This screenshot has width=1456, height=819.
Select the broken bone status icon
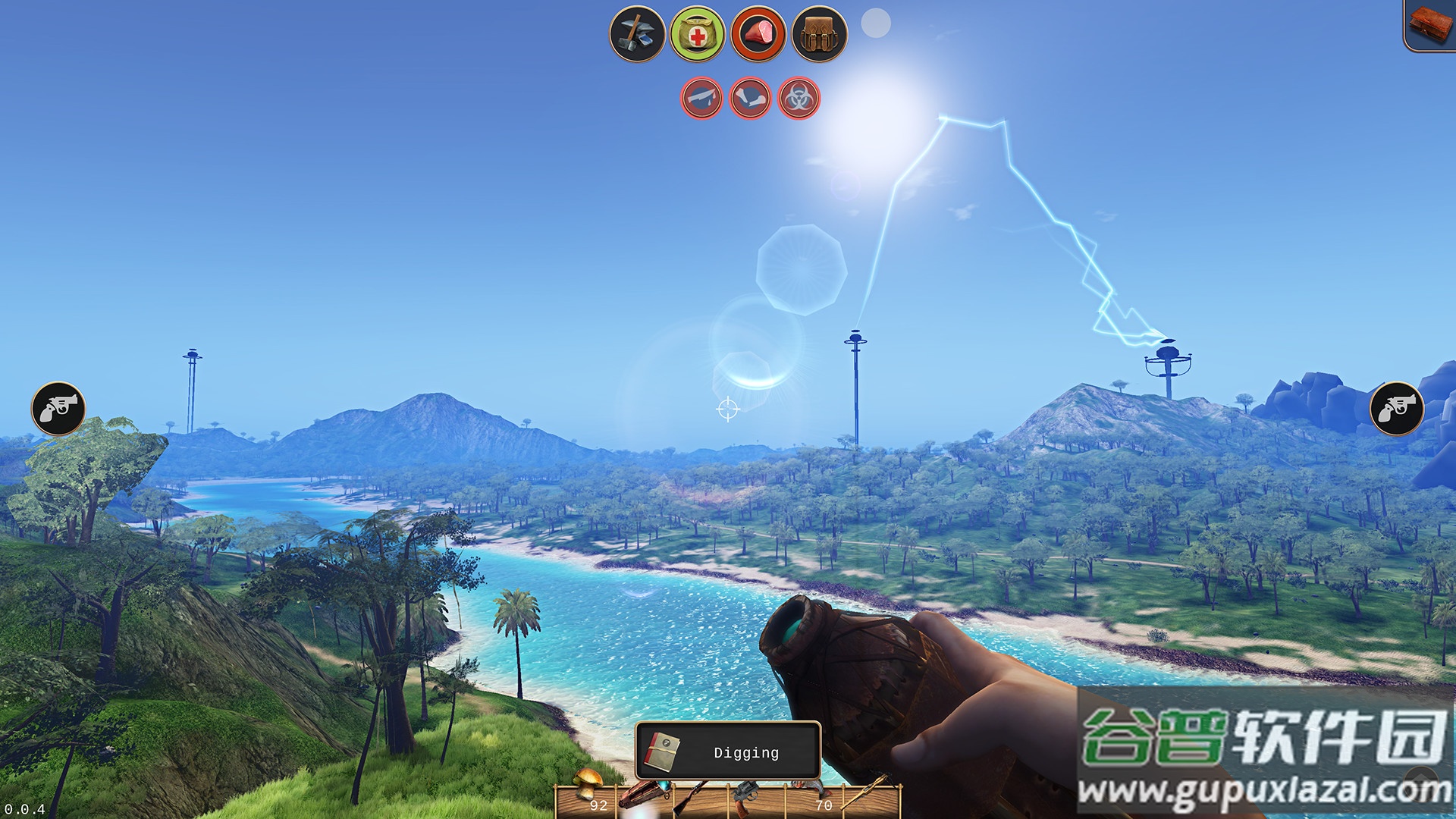(x=750, y=99)
